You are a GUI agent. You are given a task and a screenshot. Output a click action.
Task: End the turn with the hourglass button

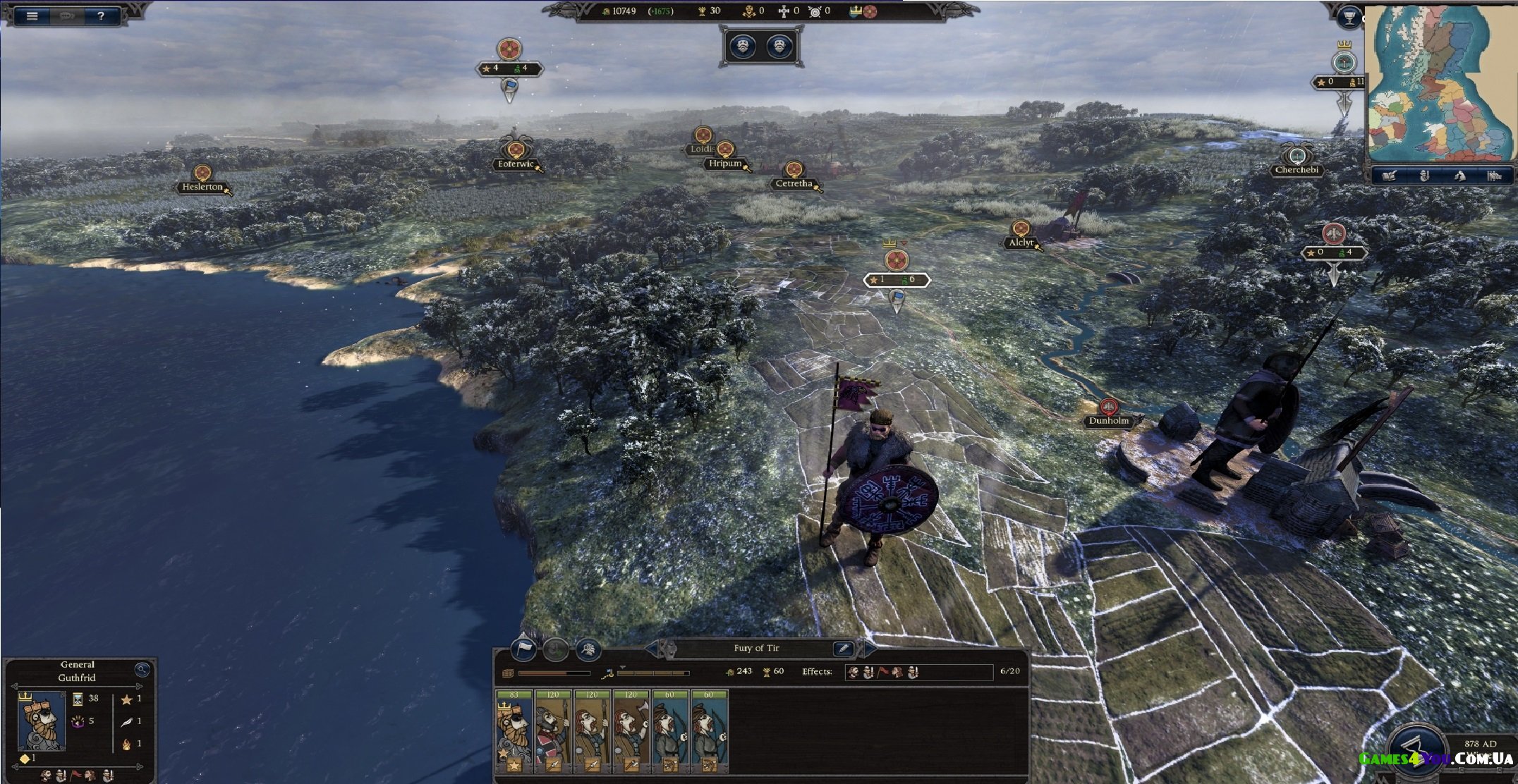[1414, 752]
